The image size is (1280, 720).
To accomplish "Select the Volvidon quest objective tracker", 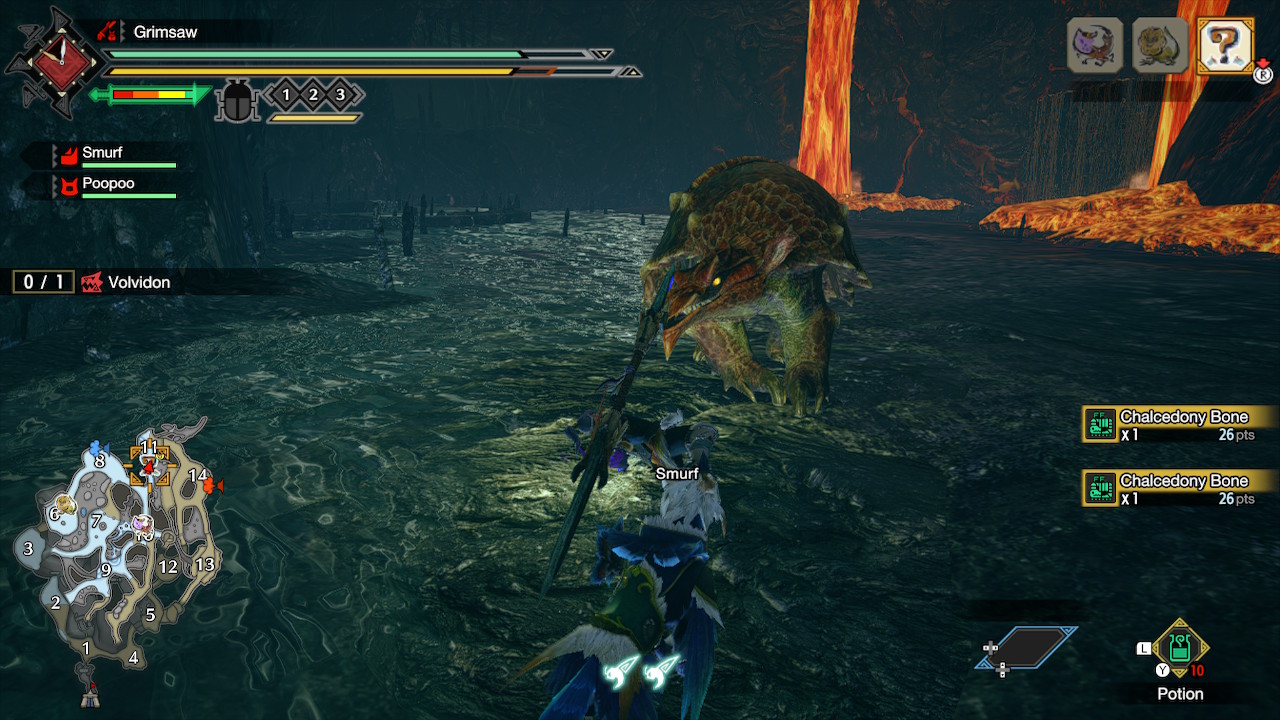I will (x=95, y=282).
